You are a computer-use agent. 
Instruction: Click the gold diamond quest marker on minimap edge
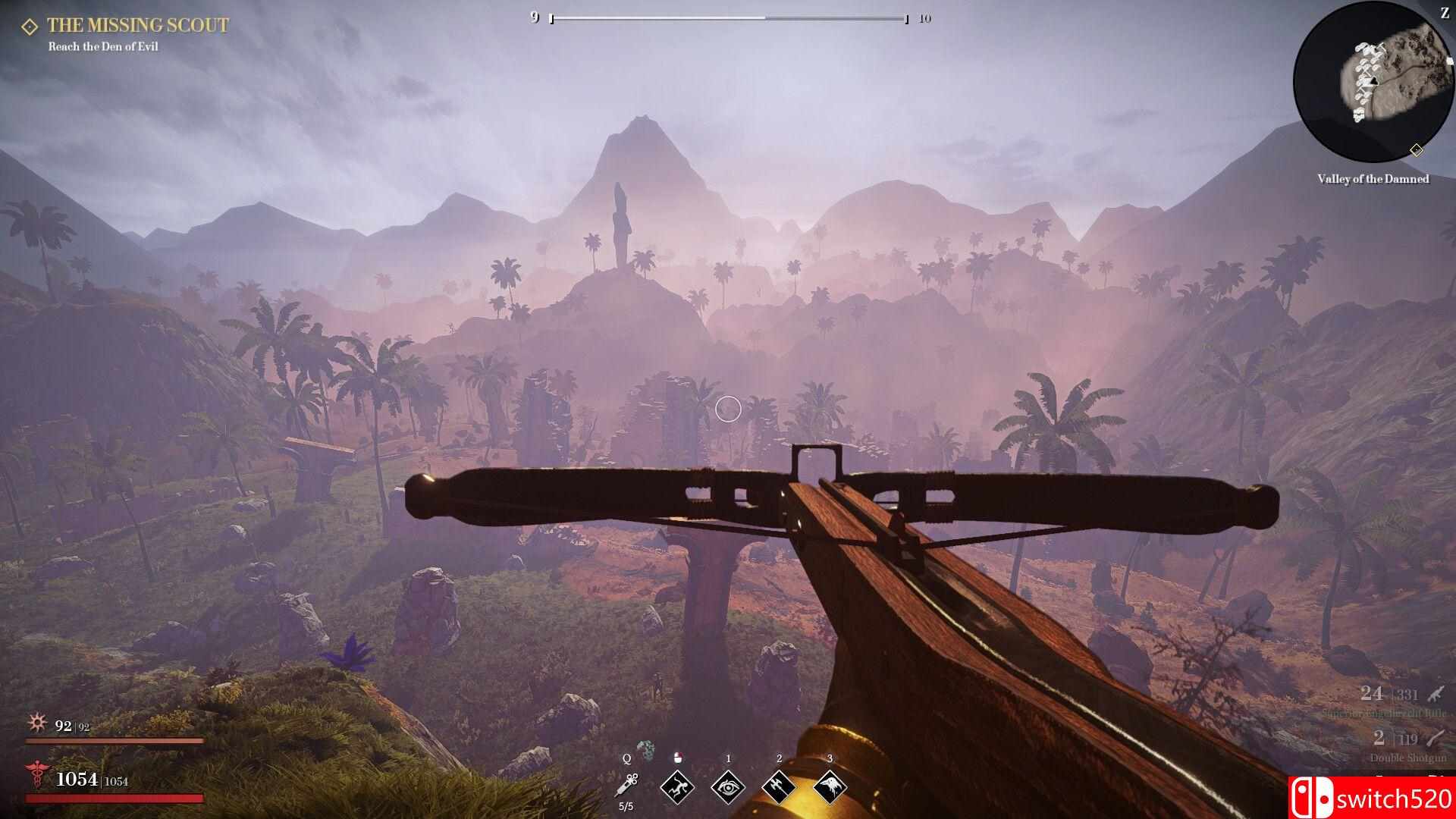pyautogui.click(x=1416, y=150)
